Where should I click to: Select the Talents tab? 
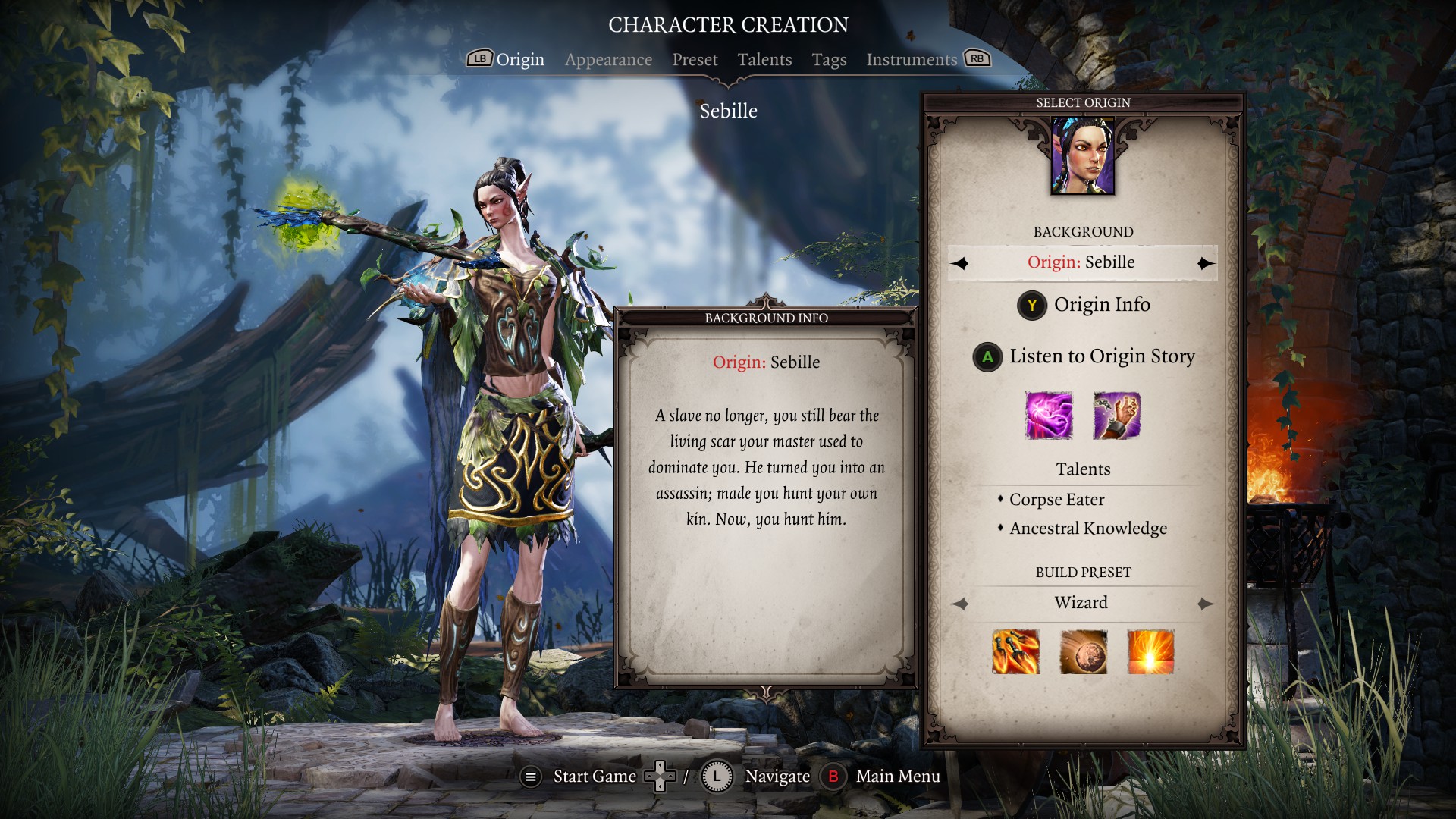pos(764,59)
